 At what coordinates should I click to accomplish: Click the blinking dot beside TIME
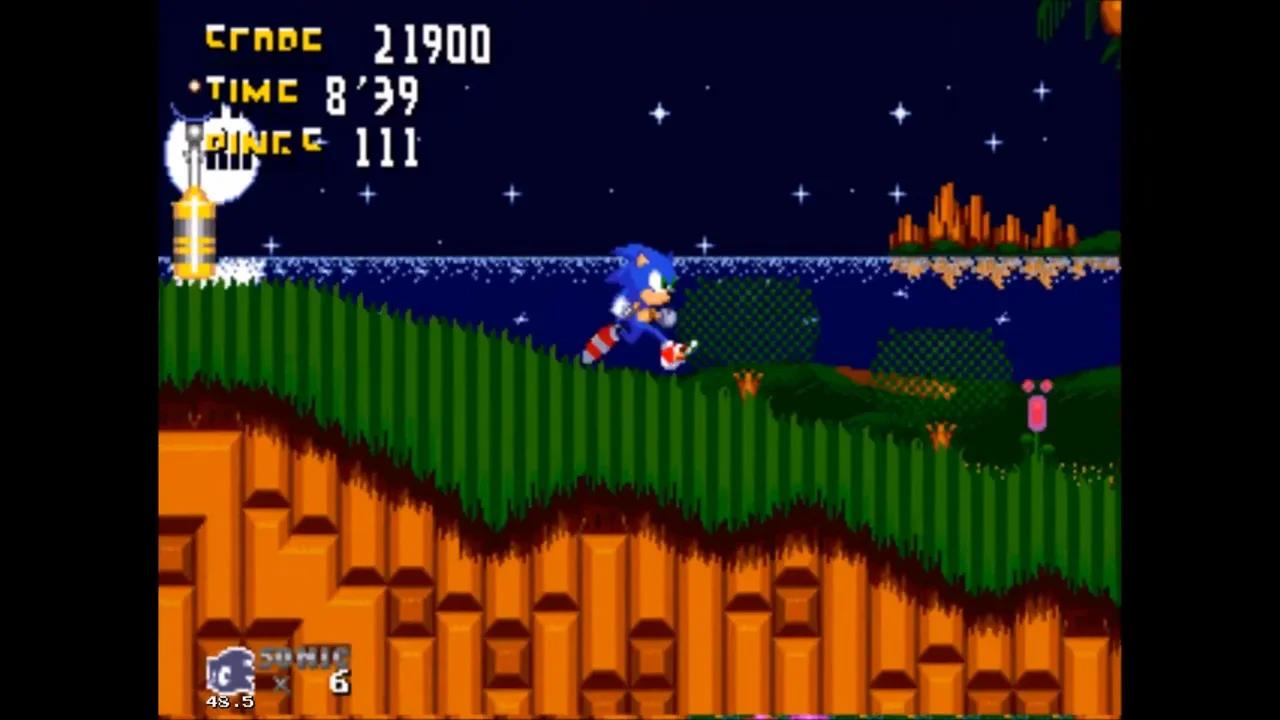pos(192,88)
